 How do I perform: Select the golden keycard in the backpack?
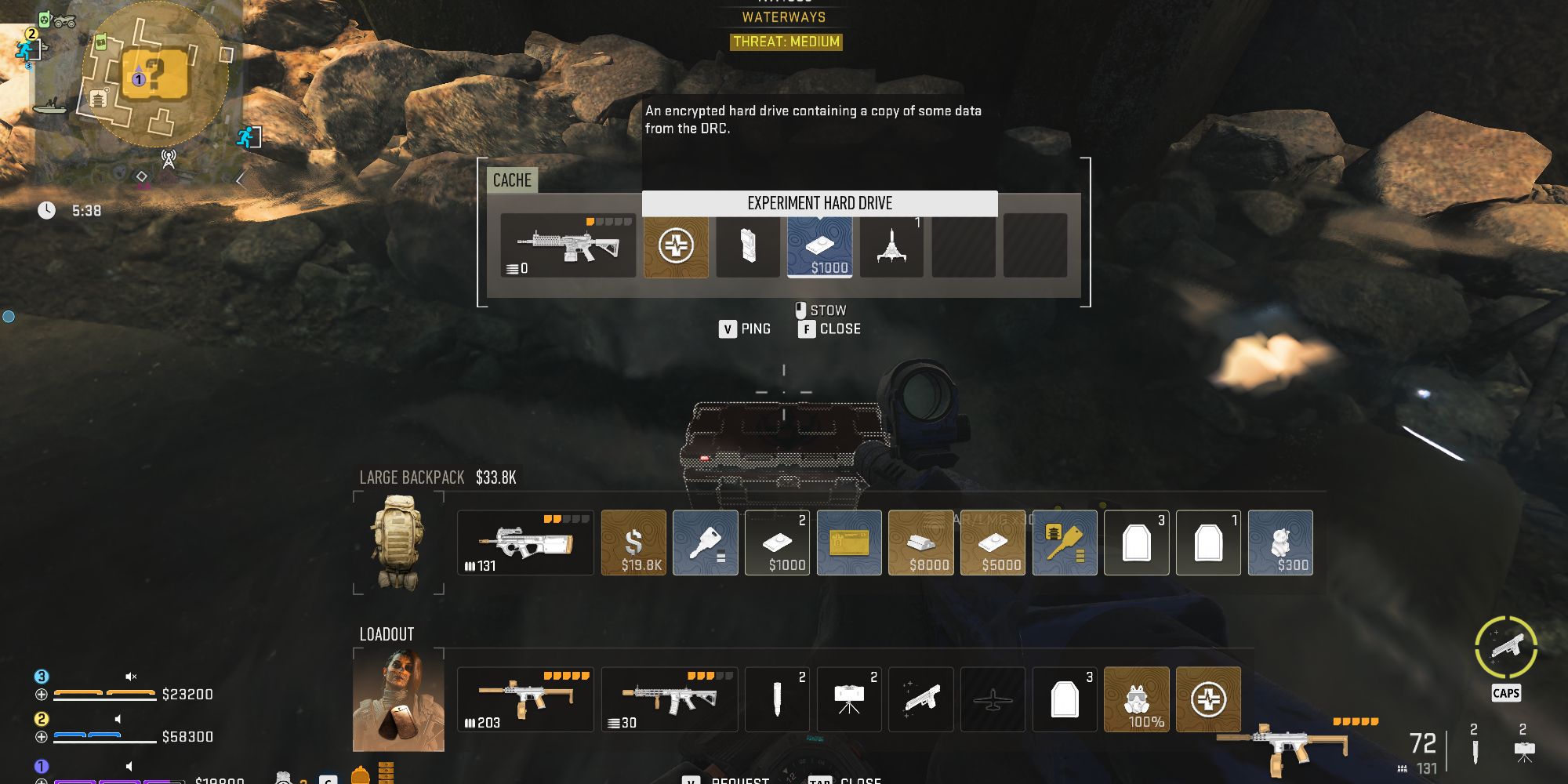[849, 543]
